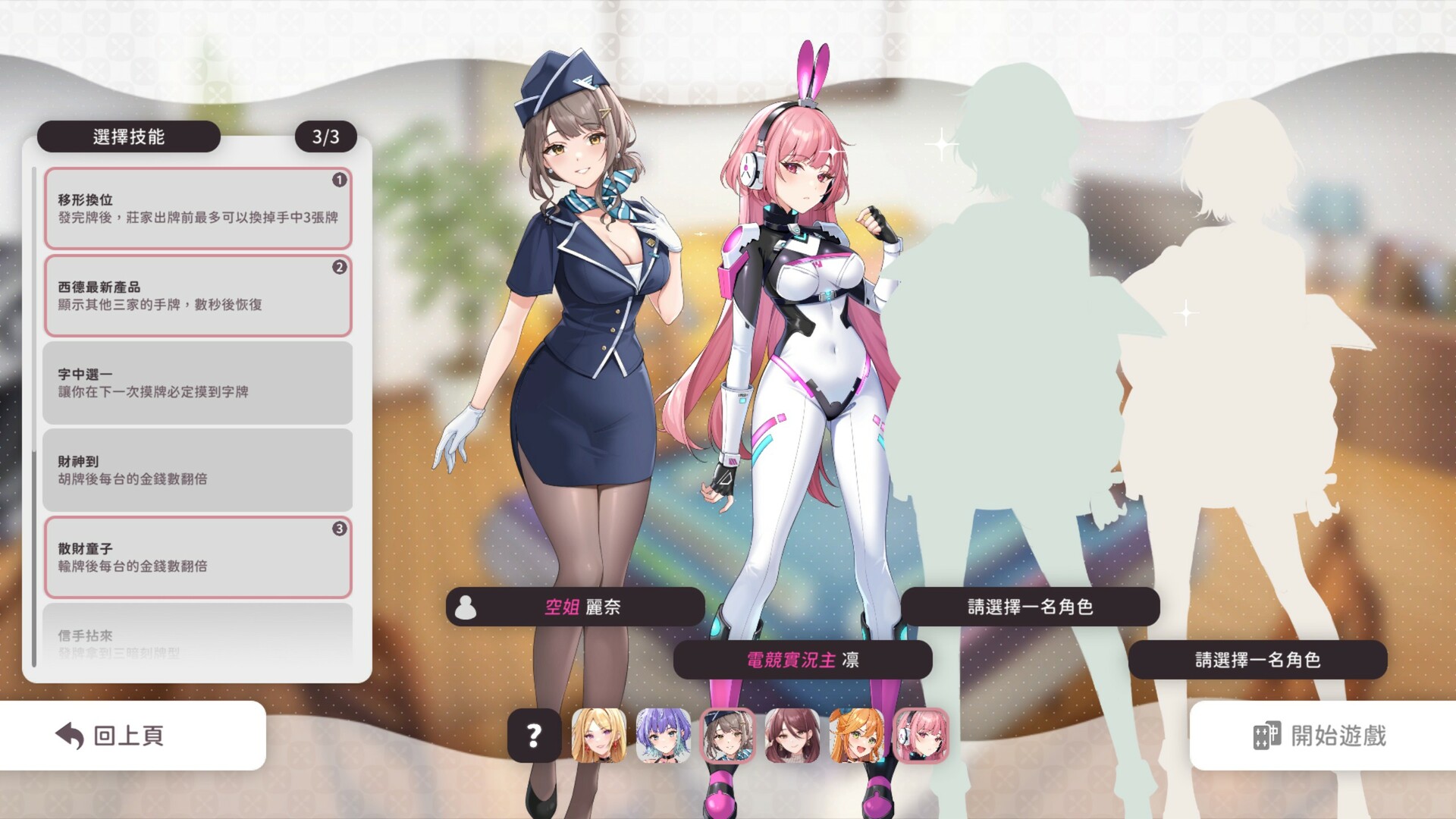Image resolution: width=1456 pixels, height=819 pixels.
Task: Click the 選擇技能 panel header
Action: (129, 136)
